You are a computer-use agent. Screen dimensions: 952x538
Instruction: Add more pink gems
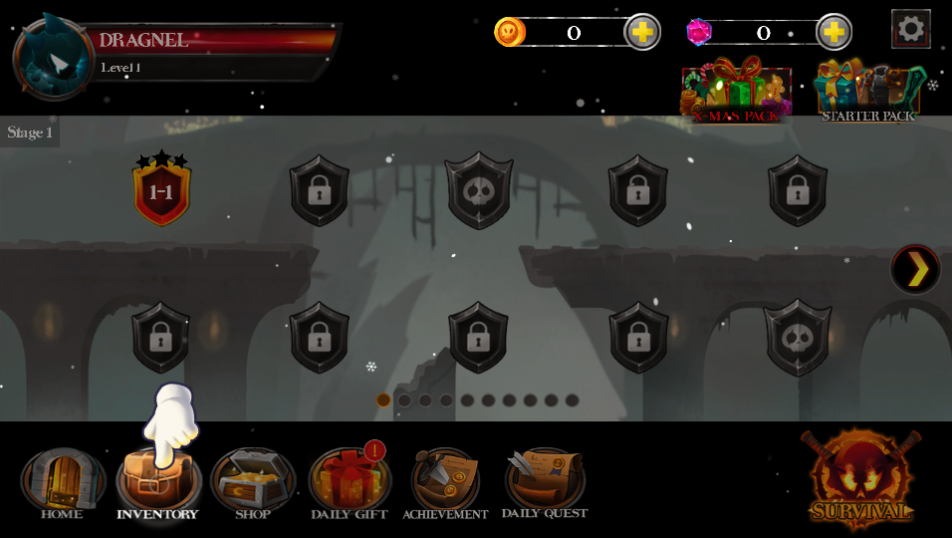coord(833,32)
